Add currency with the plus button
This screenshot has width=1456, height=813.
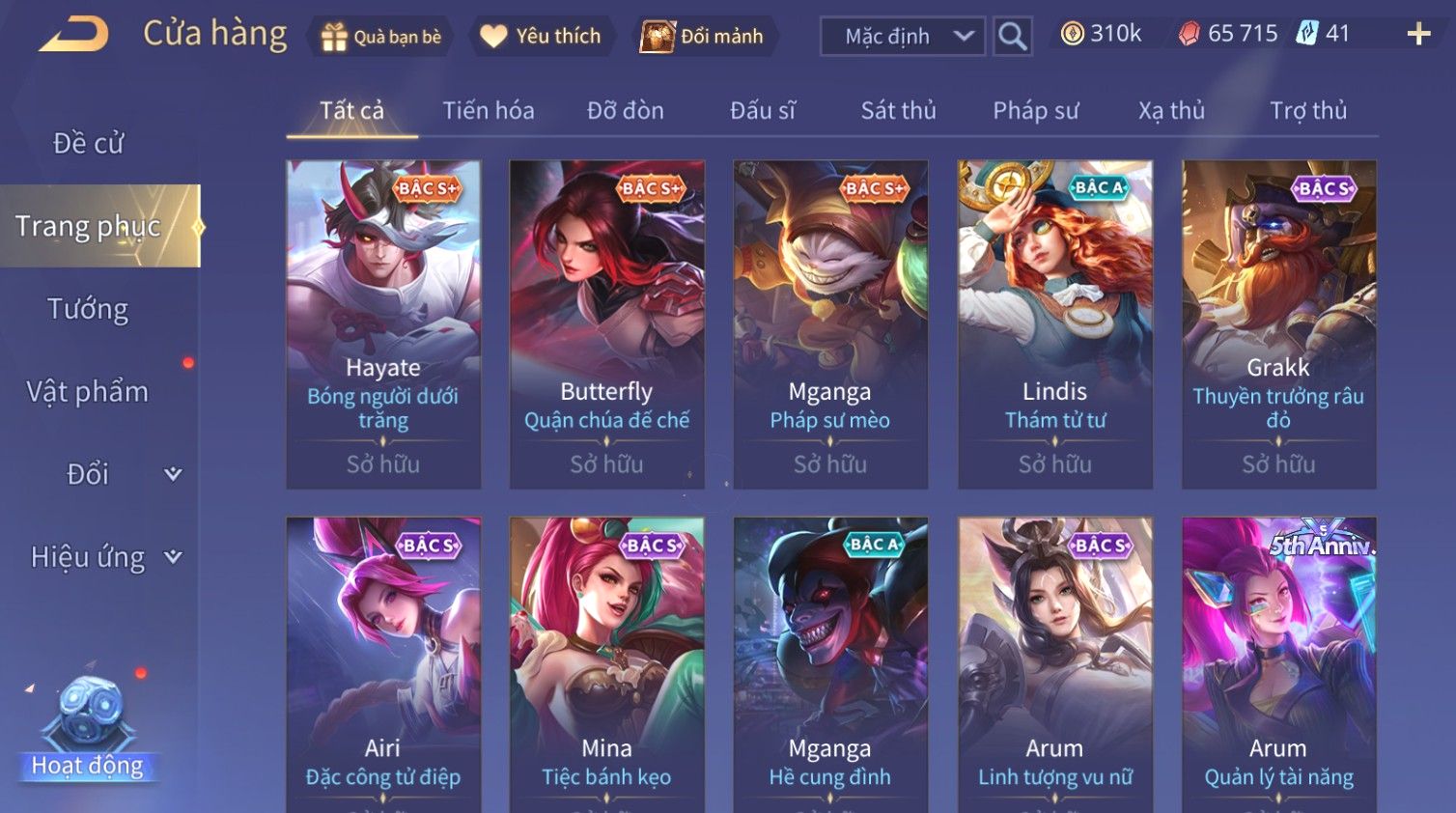[x=1418, y=35]
